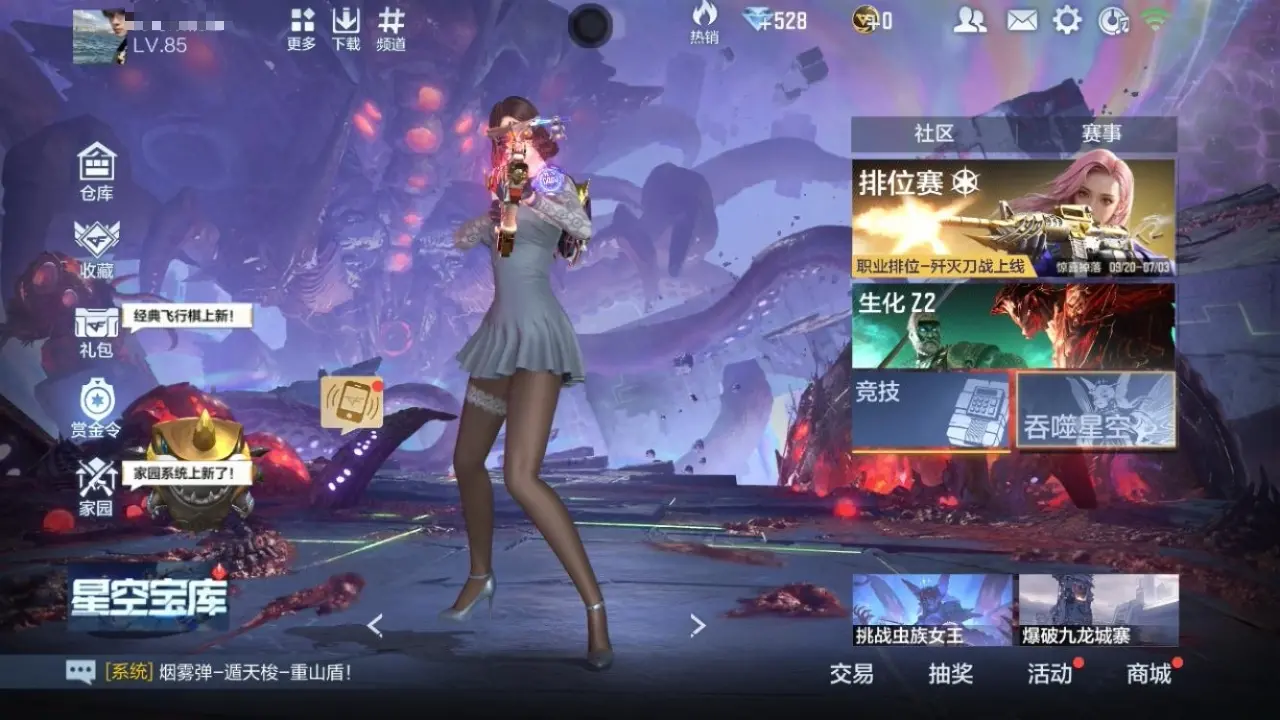The height and width of the screenshot is (720, 1280).
Task: Open the 频道 channel selector
Action: (x=391, y=29)
